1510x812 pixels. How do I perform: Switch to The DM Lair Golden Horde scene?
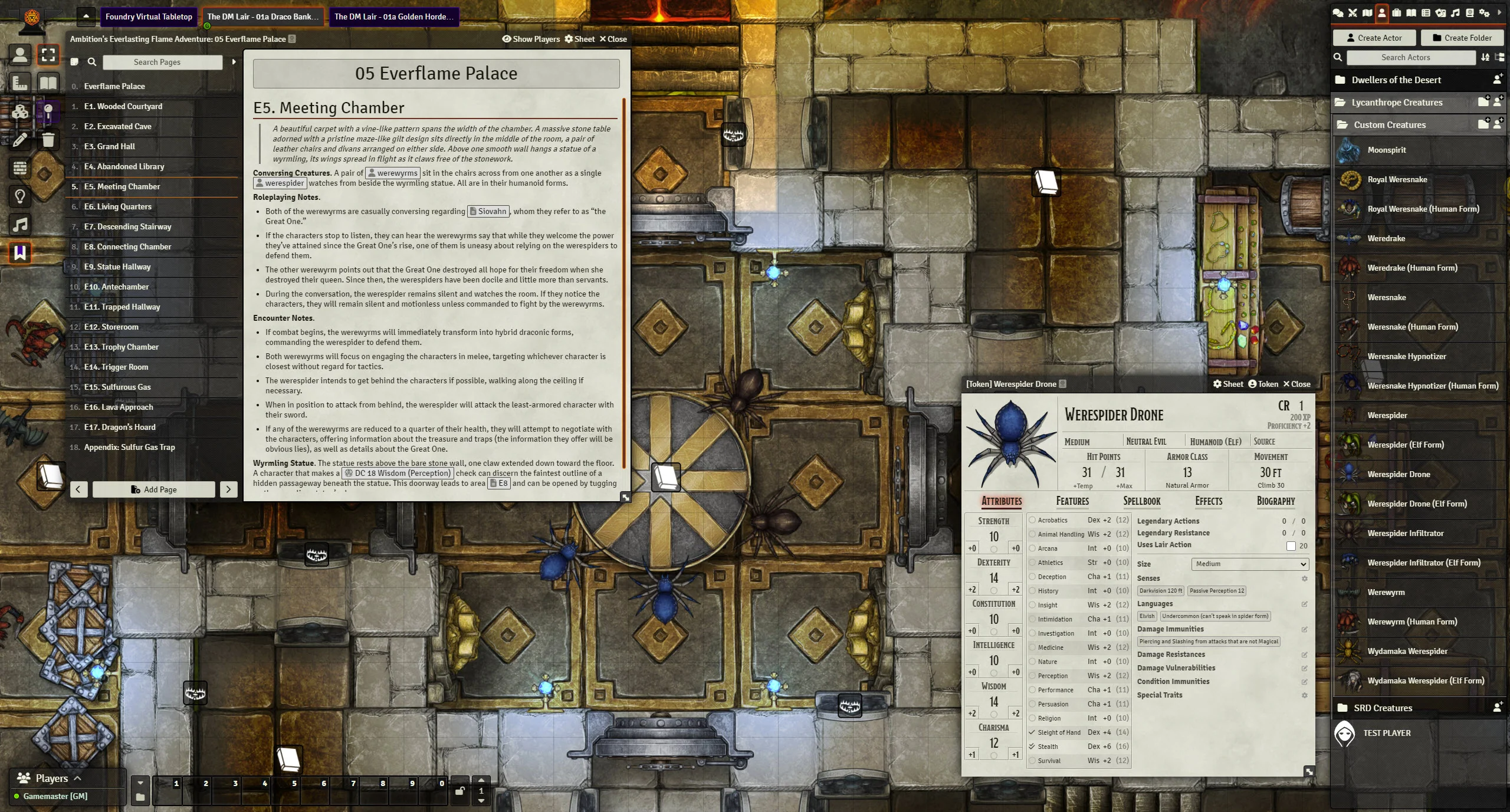coord(393,17)
